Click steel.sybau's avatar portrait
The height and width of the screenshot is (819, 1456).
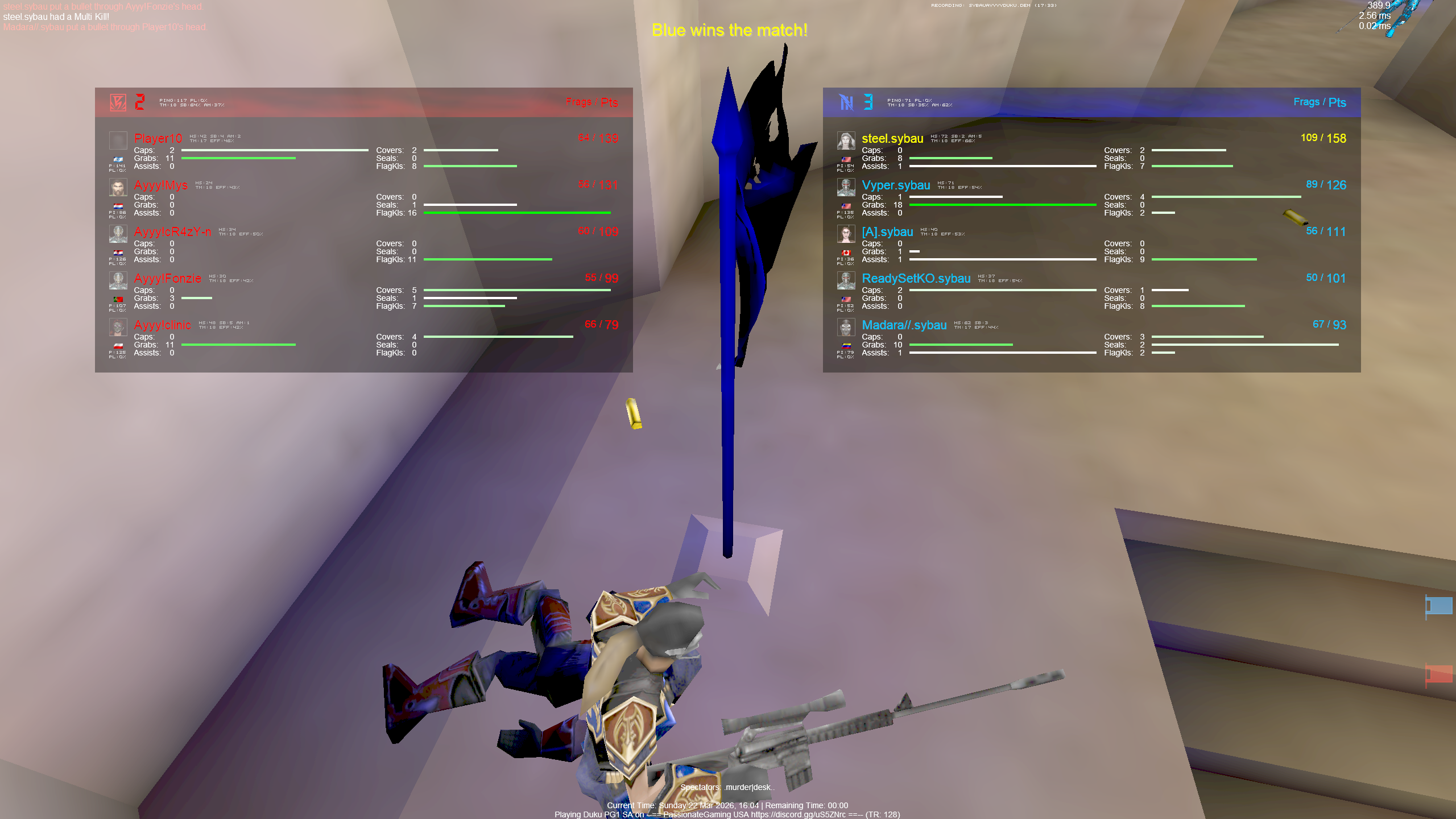(846, 142)
